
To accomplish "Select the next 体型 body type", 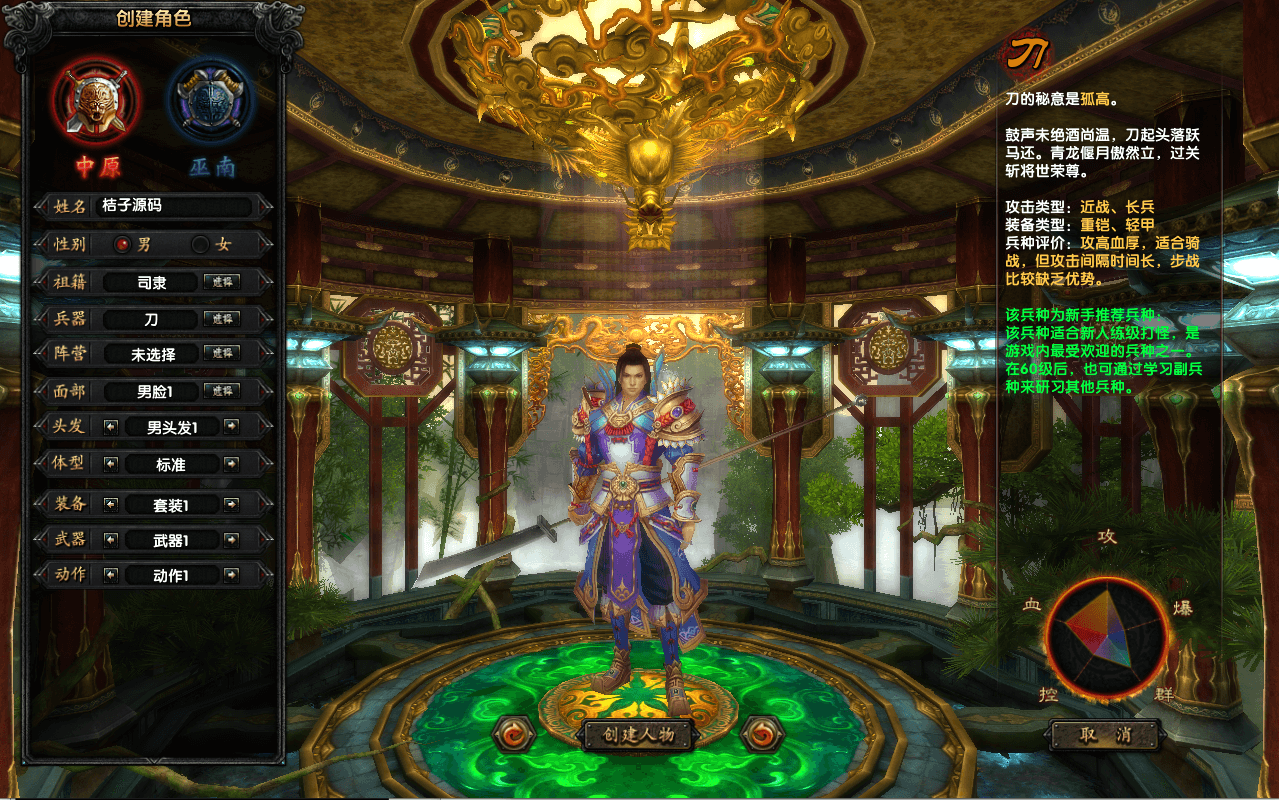I will pyautogui.click(x=231, y=464).
